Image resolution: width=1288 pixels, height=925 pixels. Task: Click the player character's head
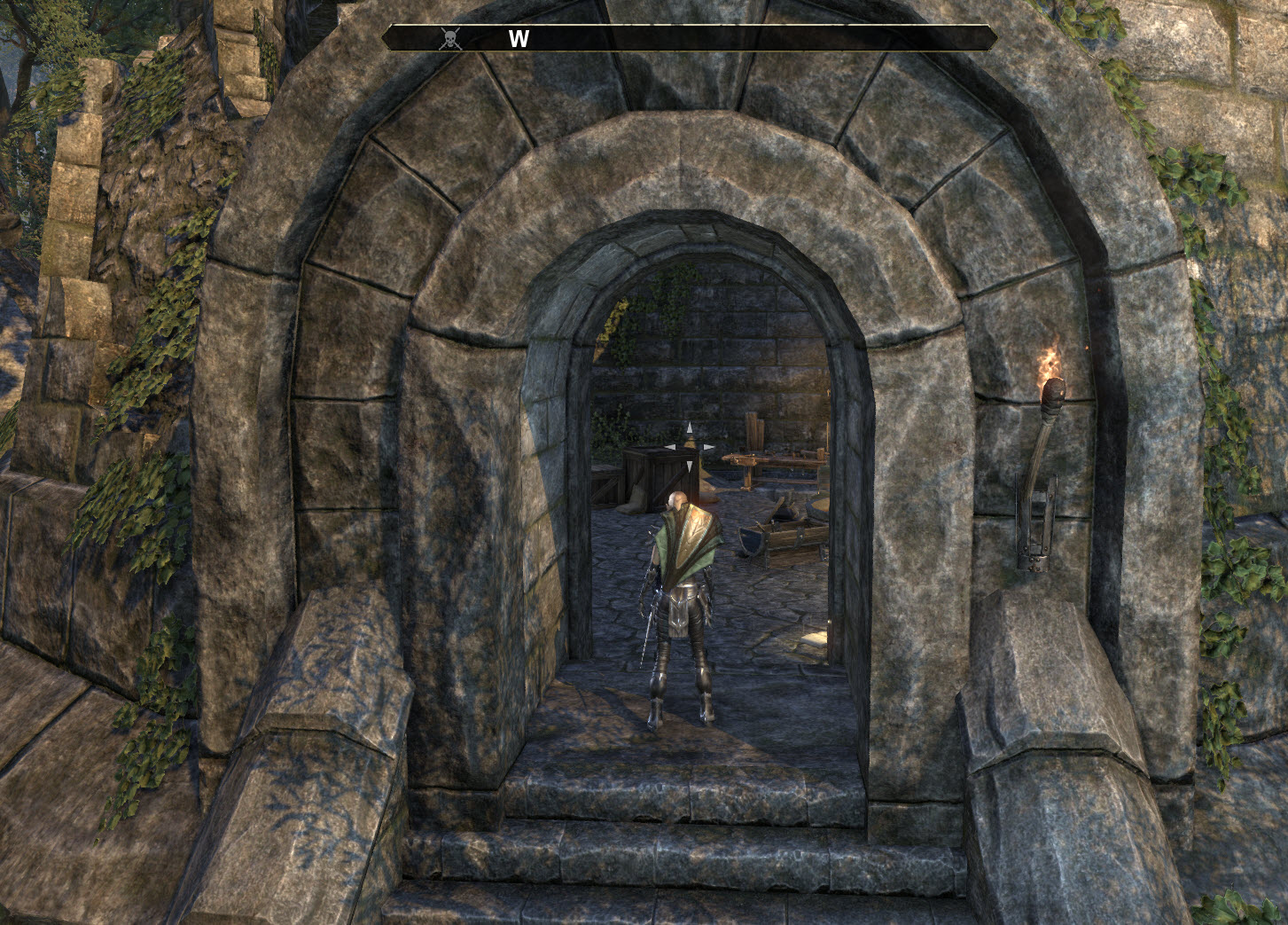(678, 500)
